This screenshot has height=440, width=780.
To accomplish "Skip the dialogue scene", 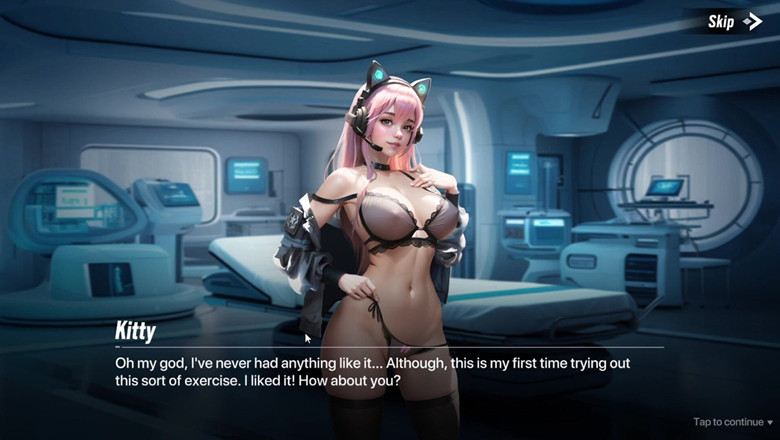I will point(734,21).
